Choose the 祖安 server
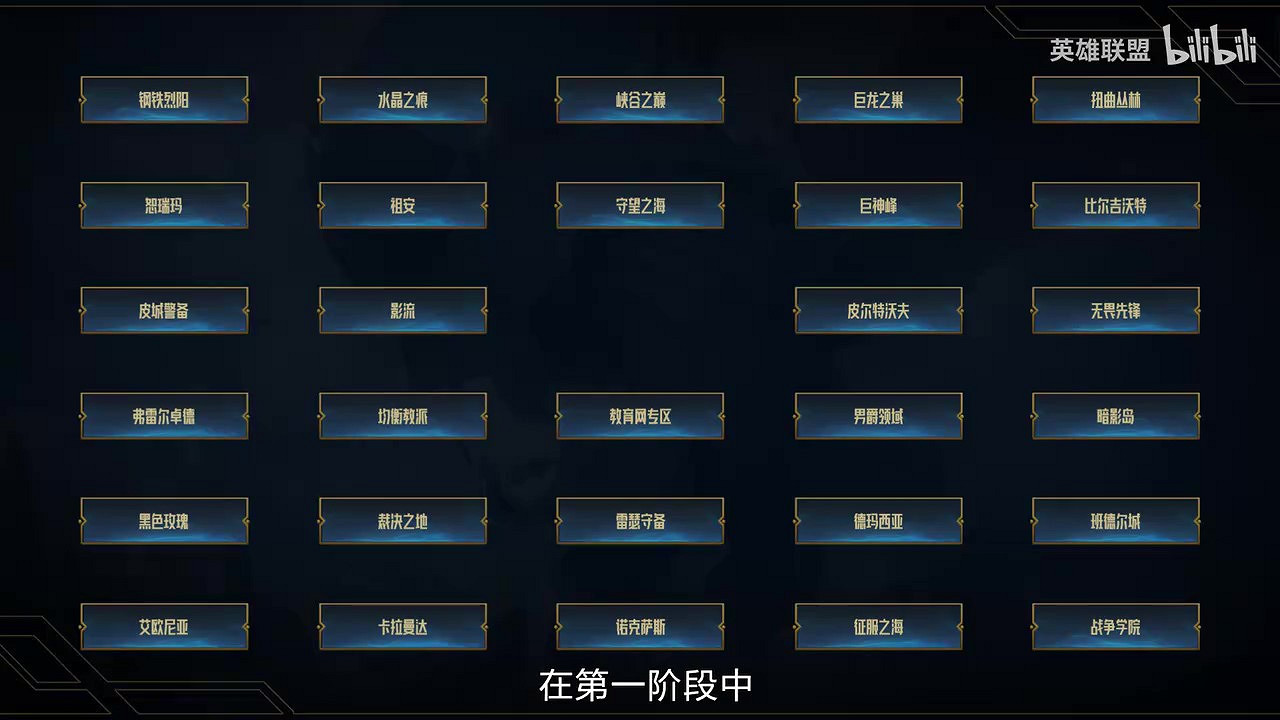The height and width of the screenshot is (720, 1280). pyautogui.click(x=402, y=205)
